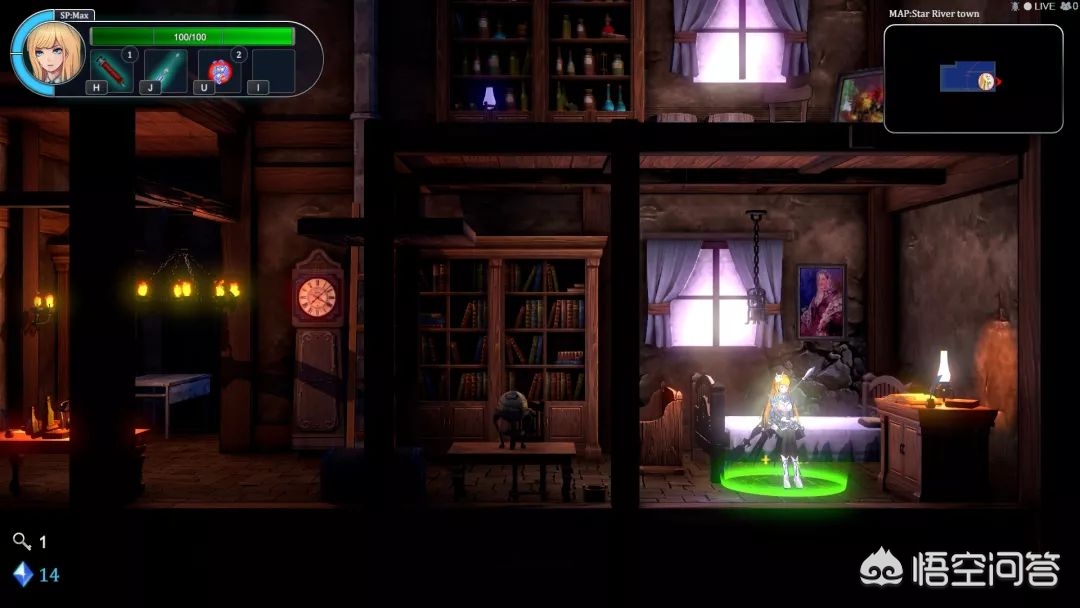Click the LIVE stream indicator
This screenshot has width=1080, height=608.
point(1038,6)
